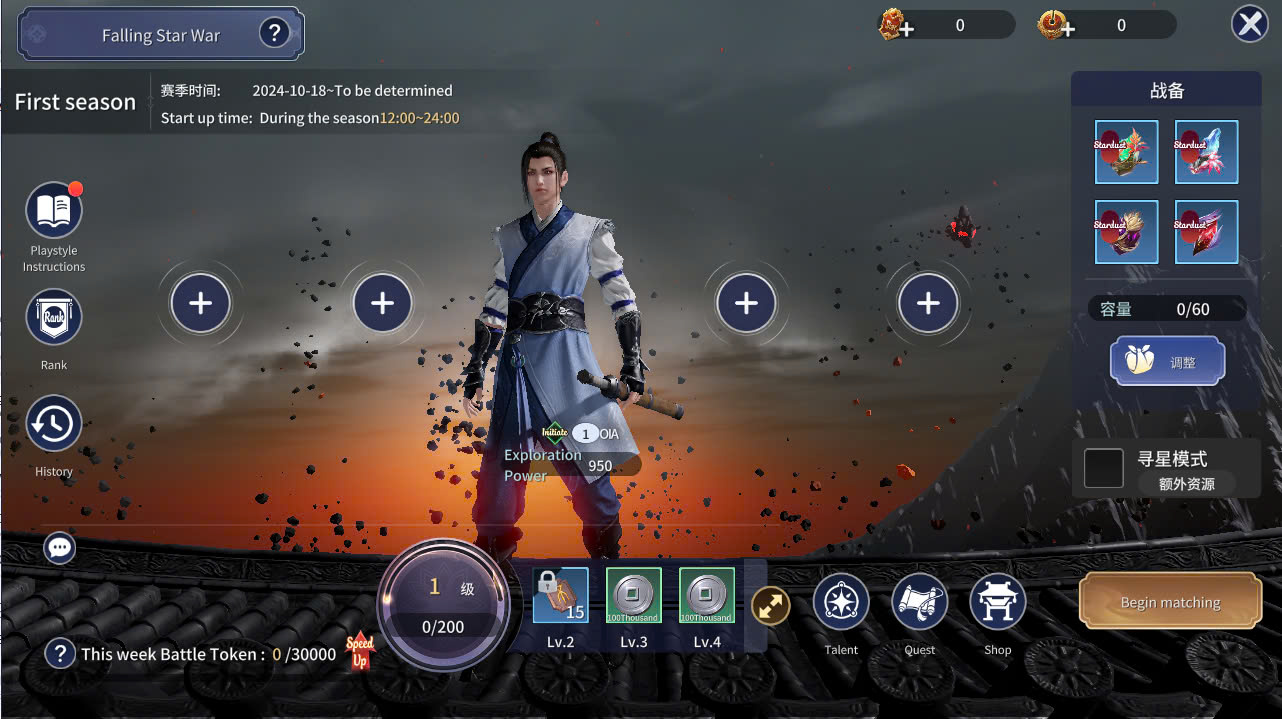Select the 额外资源 extra resources label
The height and width of the screenshot is (719, 1282).
[1187, 484]
